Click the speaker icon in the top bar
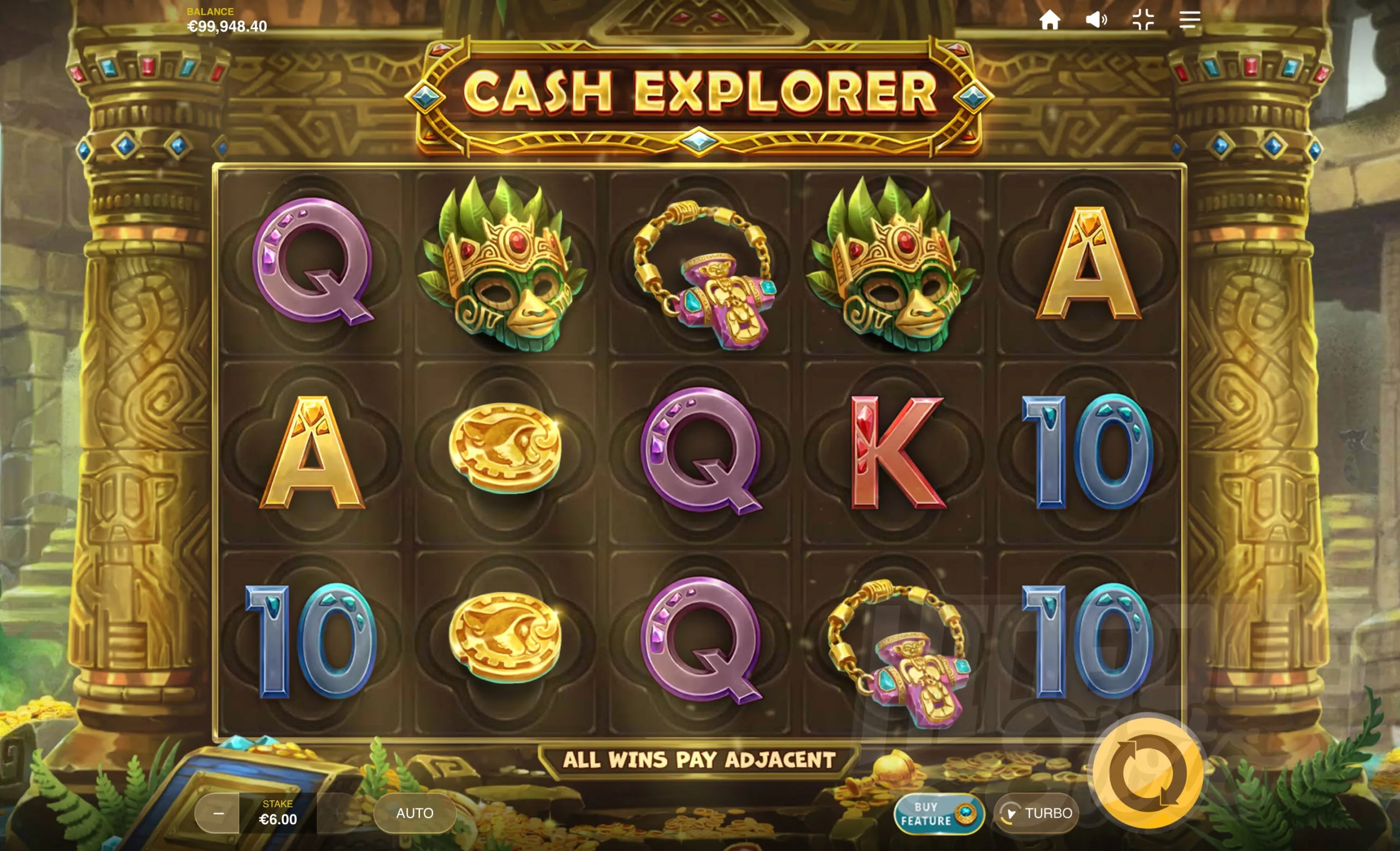The width and height of the screenshot is (1400, 851). pos(1097,20)
